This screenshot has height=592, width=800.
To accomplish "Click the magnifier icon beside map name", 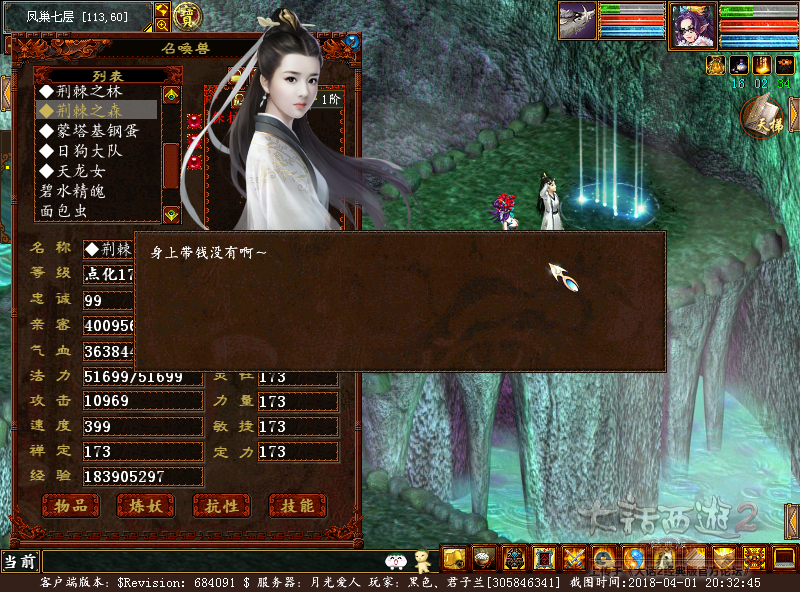I will tap(162, 24).
